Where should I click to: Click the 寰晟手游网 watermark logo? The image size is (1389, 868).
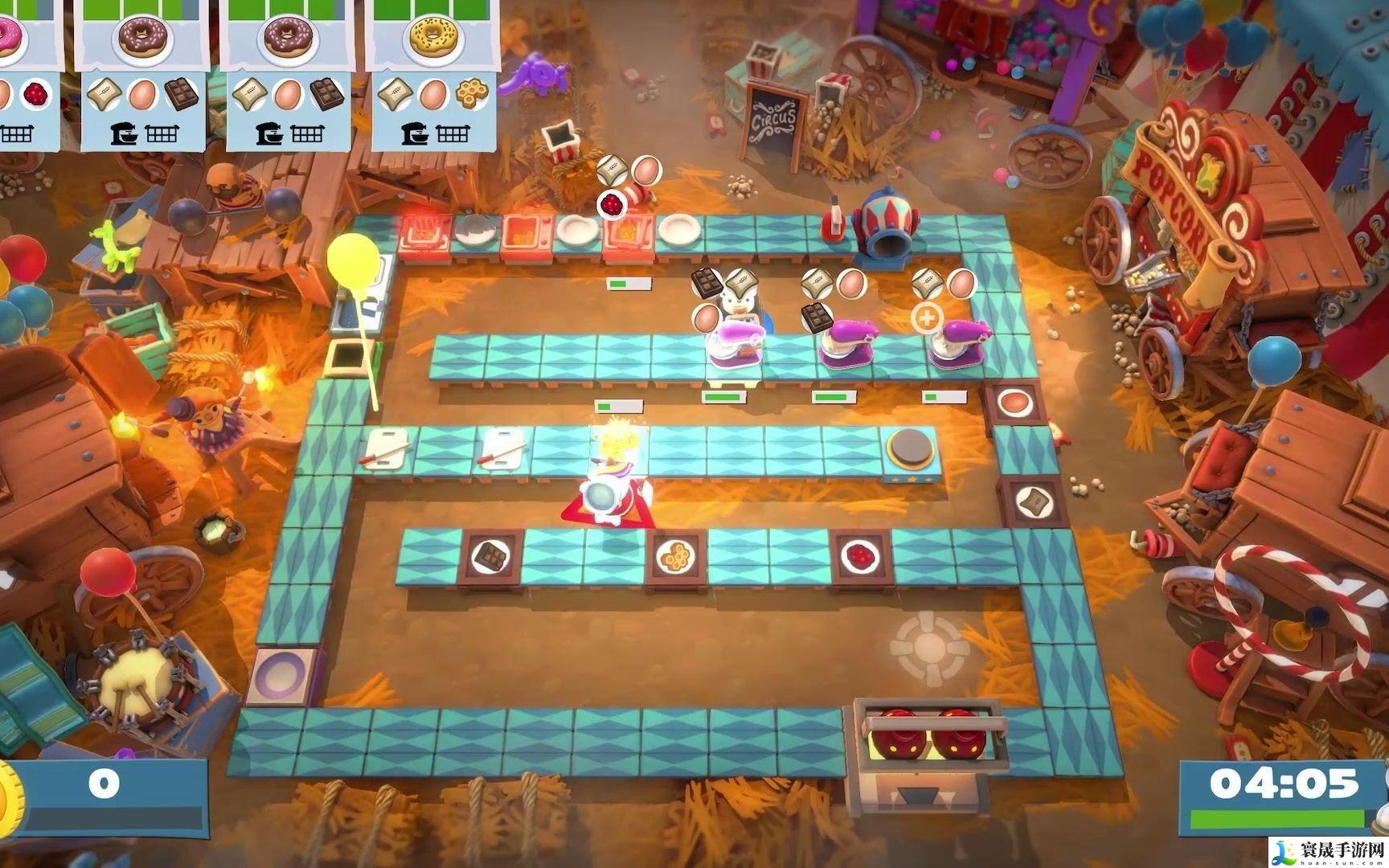pos(1327,850)
